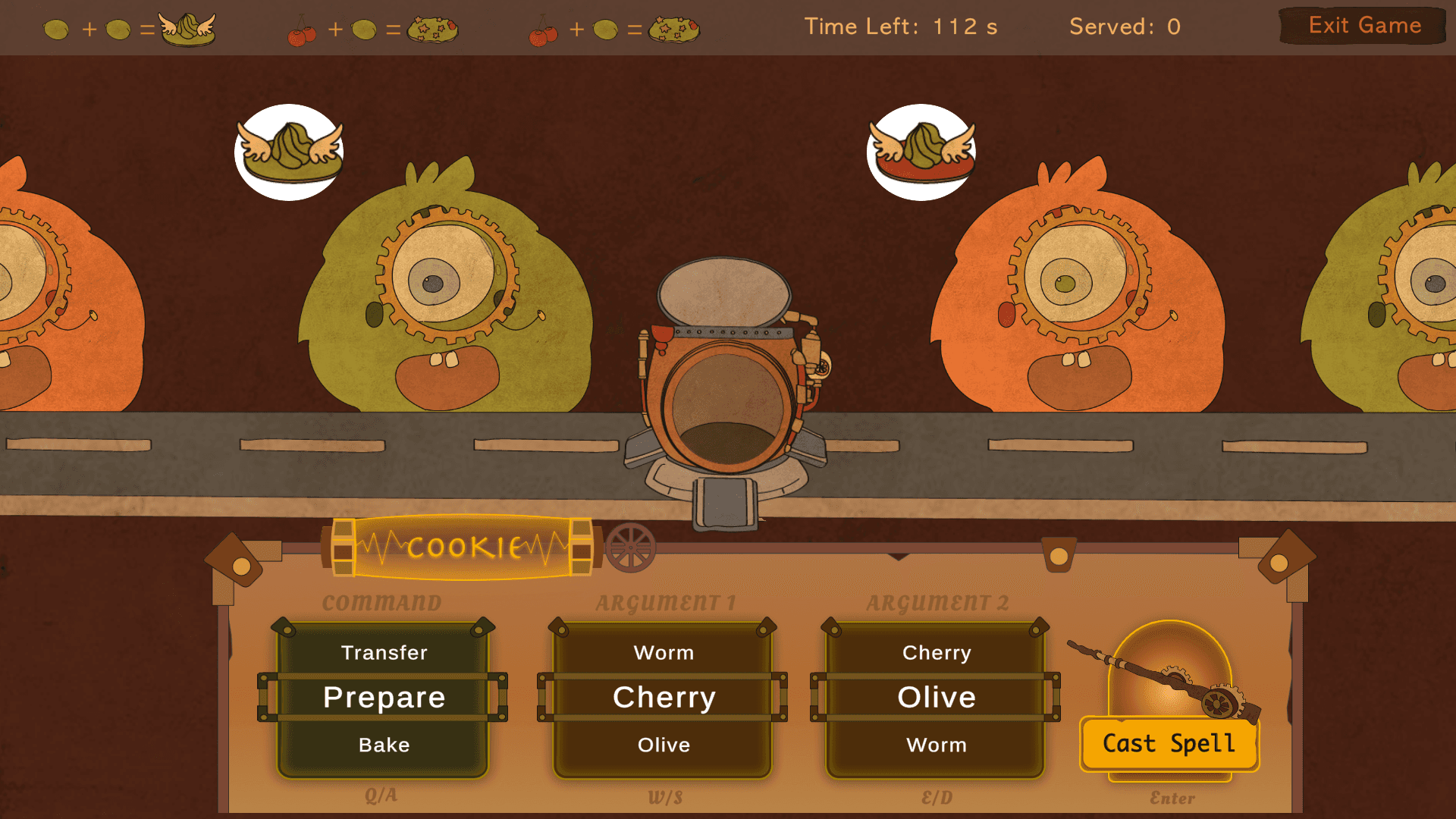This screenshot has height=819, width=1456.
Task: Choose Worm in the Argument 1 selector
Action: pos(664,653)
